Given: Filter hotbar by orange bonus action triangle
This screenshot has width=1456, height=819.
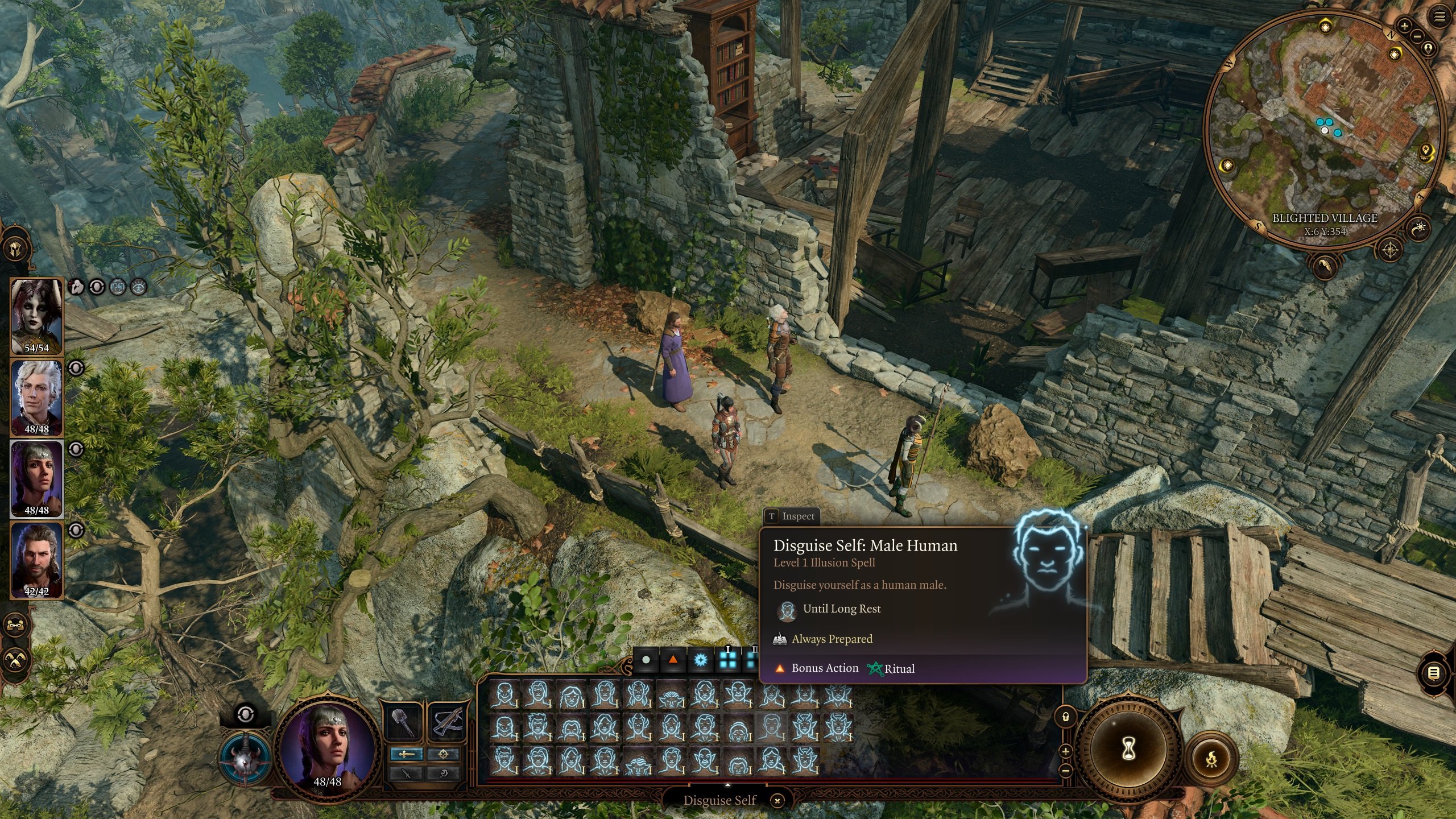Looking at the screenshot, I should (673, 660).
